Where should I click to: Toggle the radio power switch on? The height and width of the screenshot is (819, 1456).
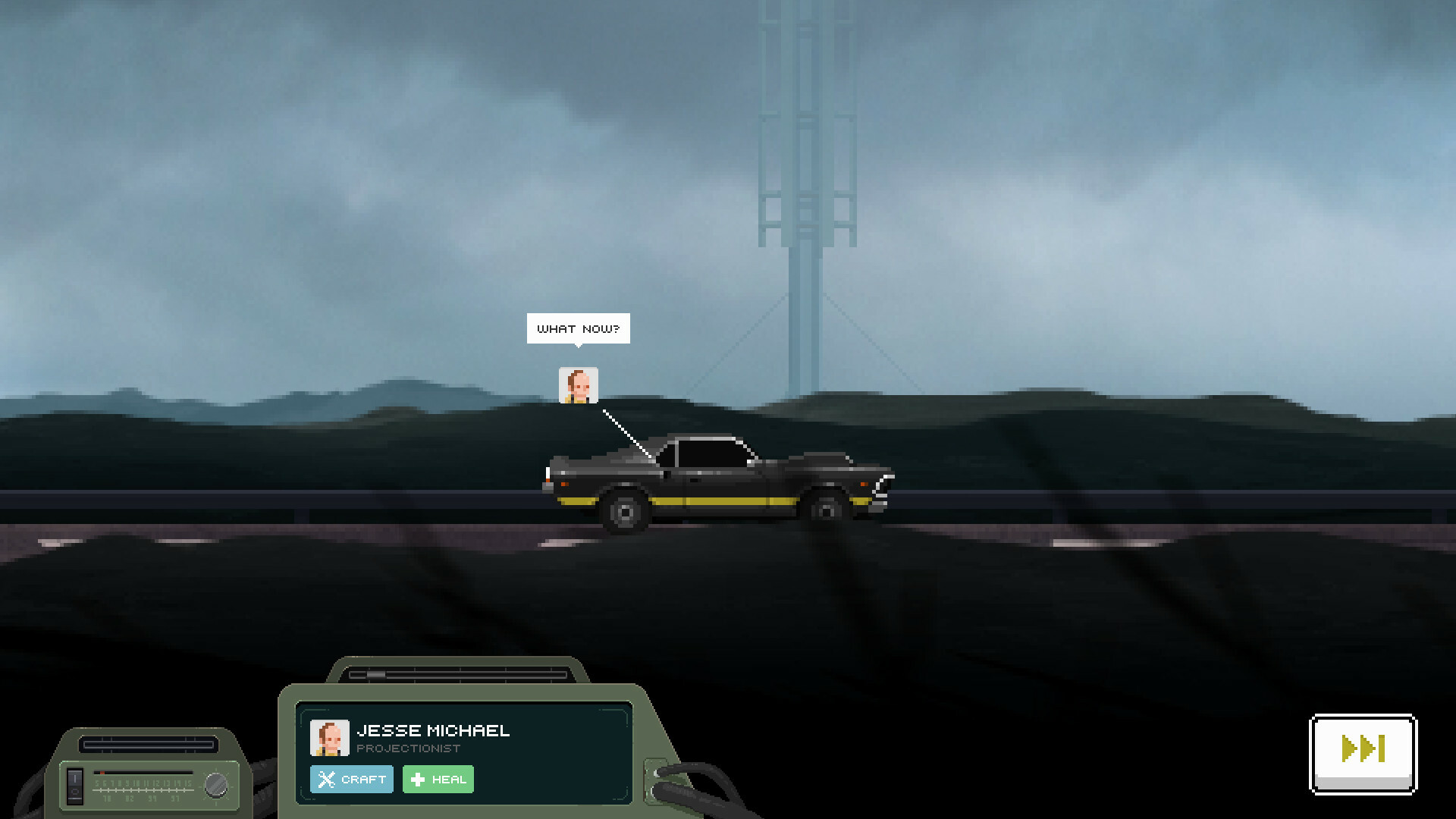coord(75,779)
